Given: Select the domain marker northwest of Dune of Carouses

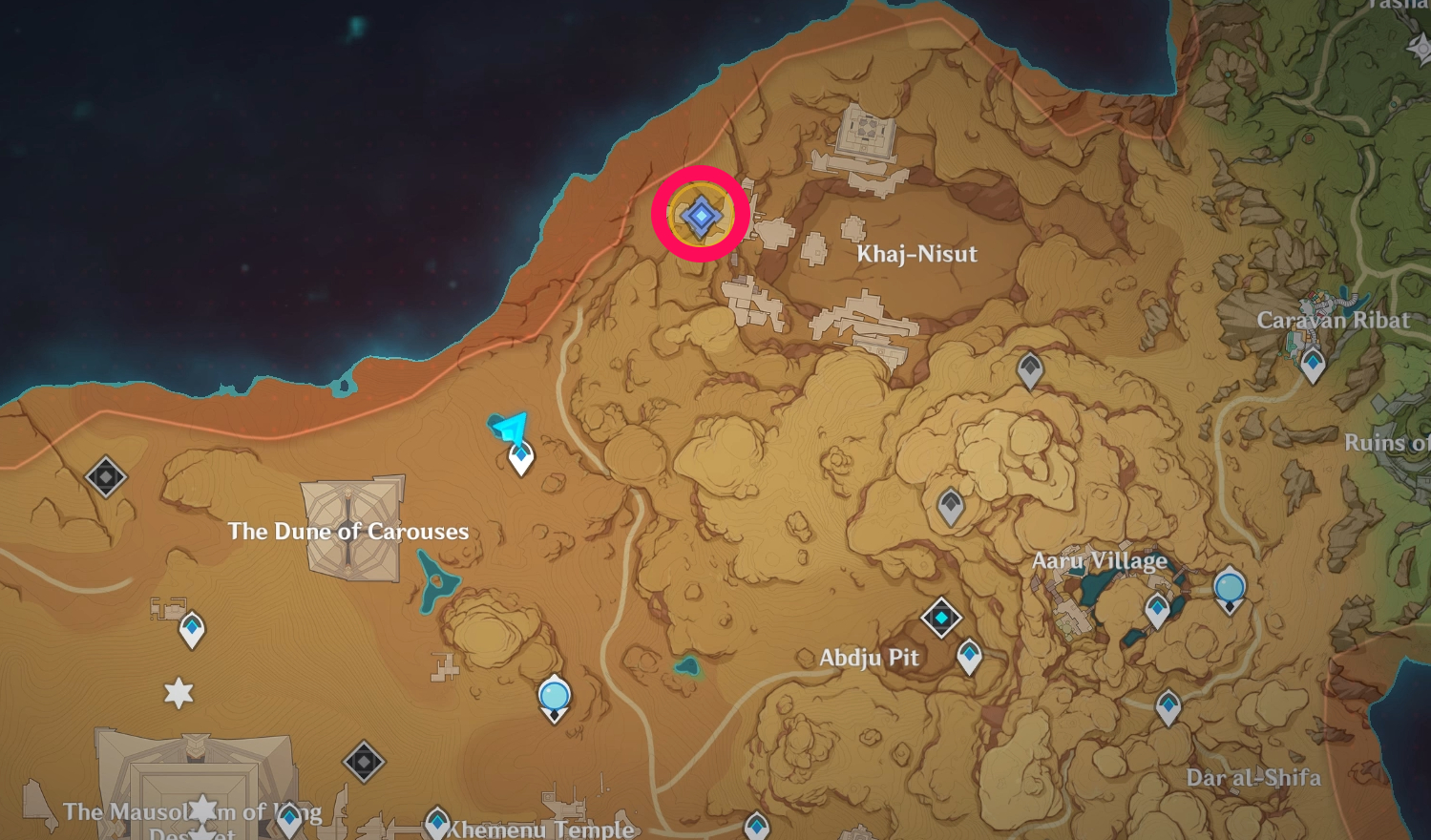Looking at the screenshot, I should coord(106,476).
